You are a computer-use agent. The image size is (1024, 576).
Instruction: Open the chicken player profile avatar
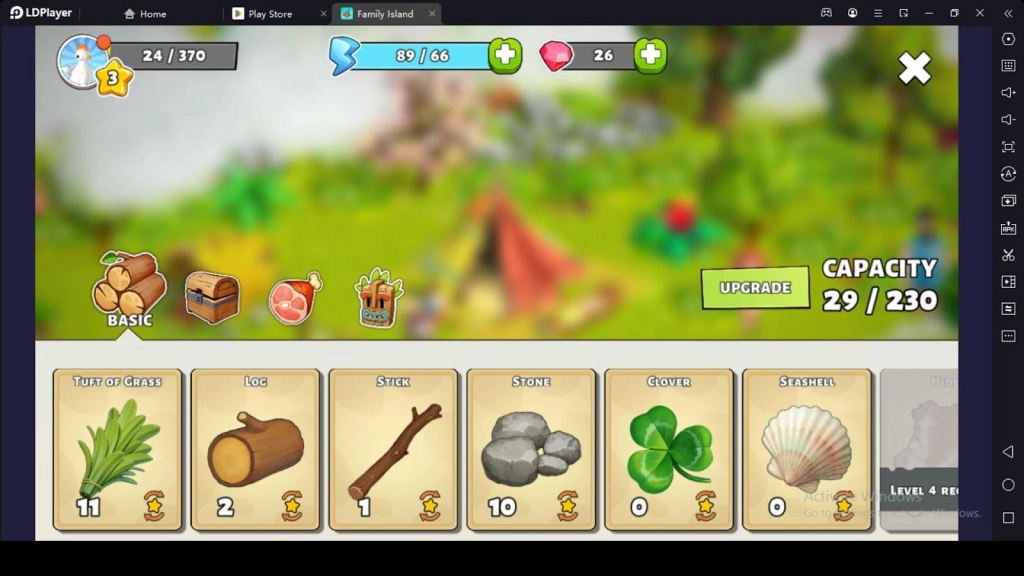coord(82,61)
